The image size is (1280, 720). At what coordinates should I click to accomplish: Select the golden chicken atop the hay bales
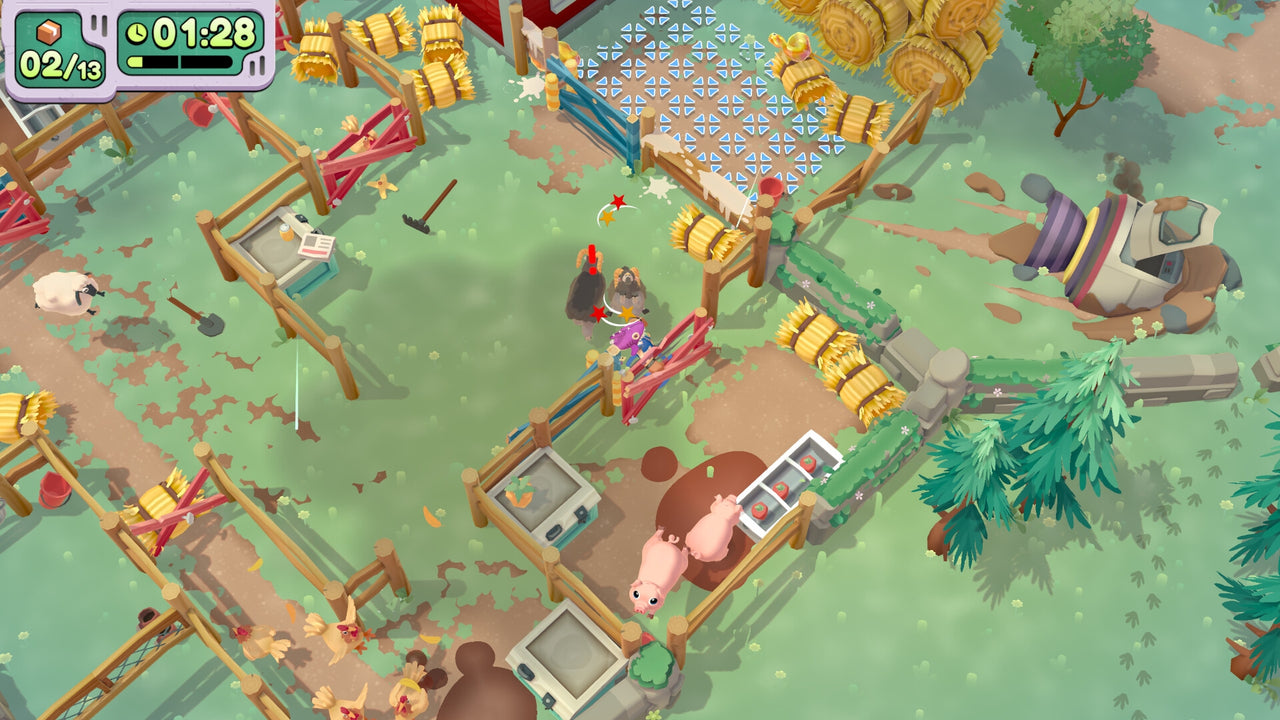[x=796, y=45]
